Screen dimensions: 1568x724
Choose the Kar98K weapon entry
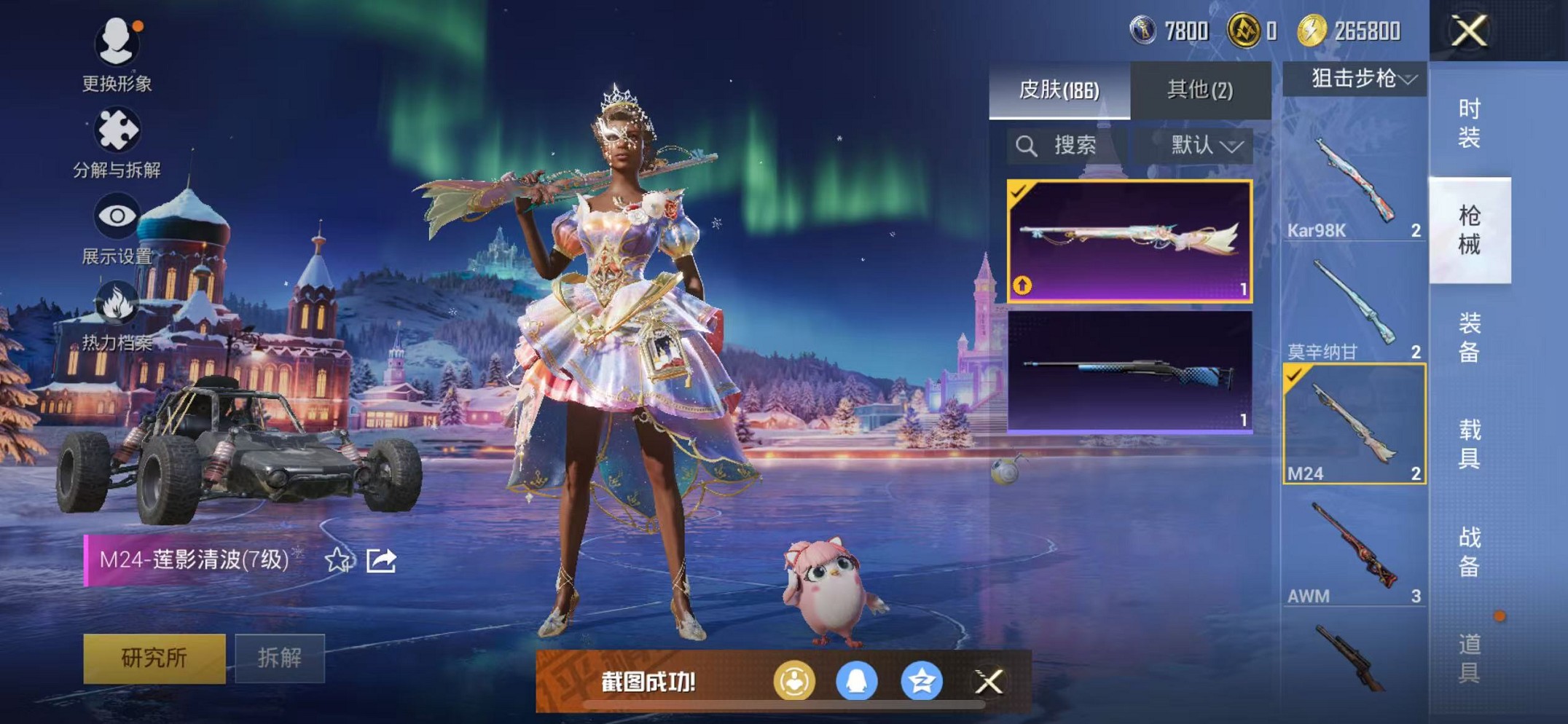tap(1354, 186)
